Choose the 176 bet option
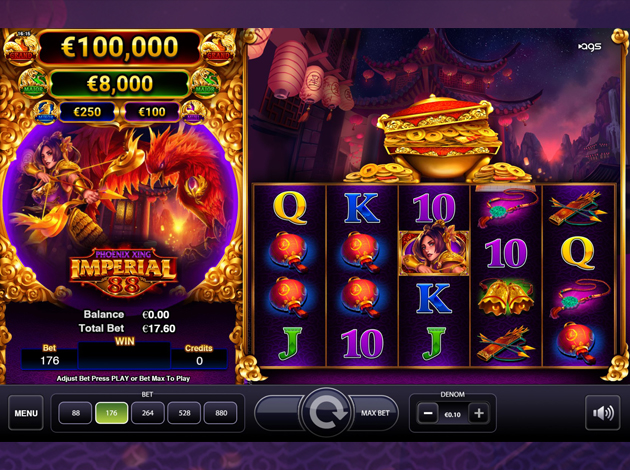630x470 pixels. [x=111, y=413]
